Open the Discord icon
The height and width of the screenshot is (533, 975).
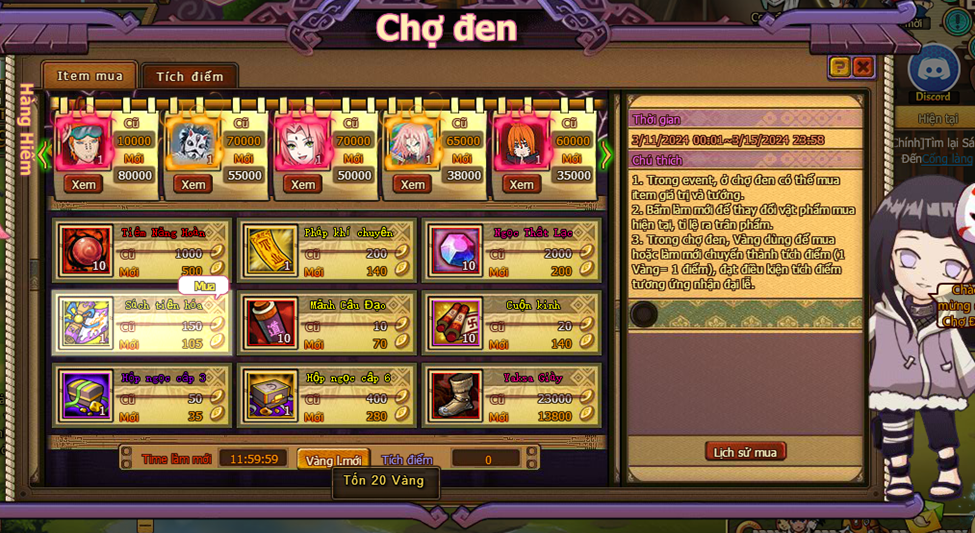pos(933,70)
